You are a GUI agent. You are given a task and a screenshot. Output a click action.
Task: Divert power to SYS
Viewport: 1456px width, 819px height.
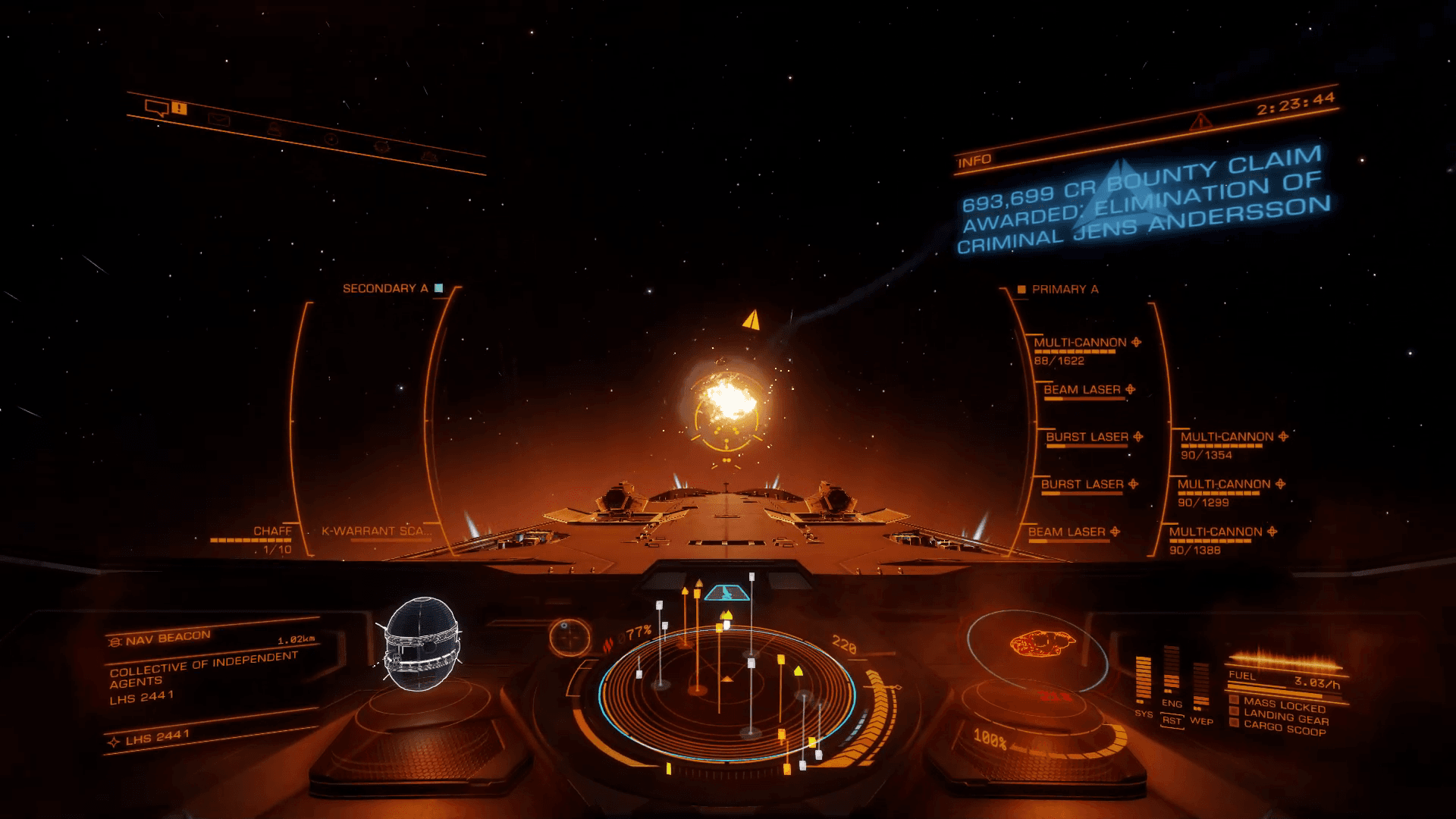(x=1144, y=714)
